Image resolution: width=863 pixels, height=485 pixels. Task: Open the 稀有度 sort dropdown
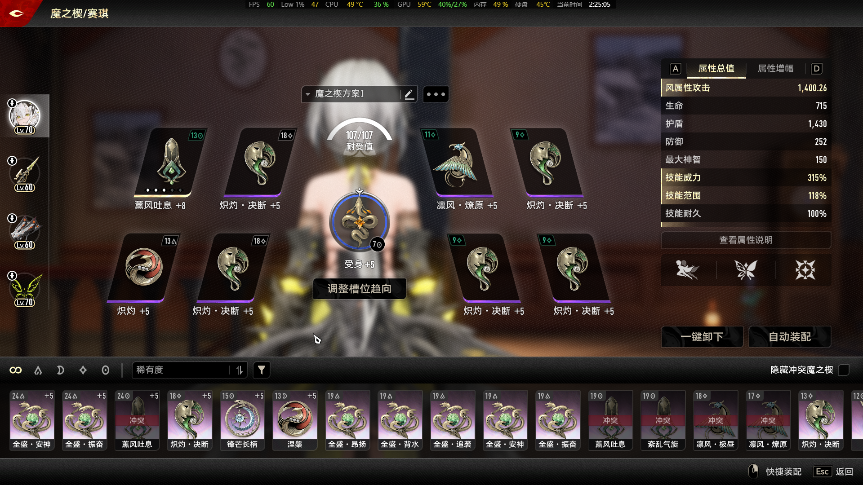click(189, 370)
